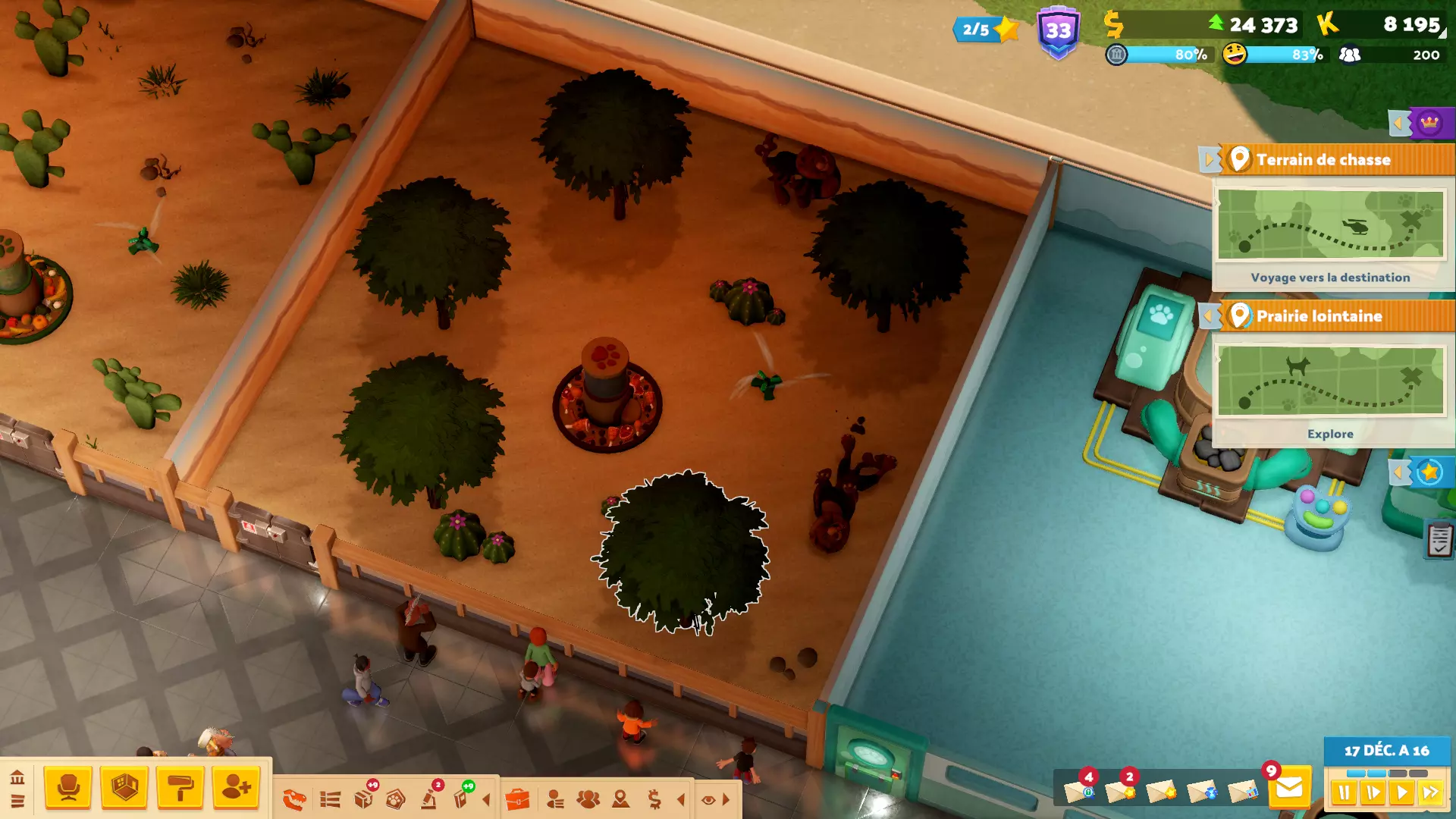Open the room blueprint construction button
Screen dimensions: 1456x819
tap(124, 788)
